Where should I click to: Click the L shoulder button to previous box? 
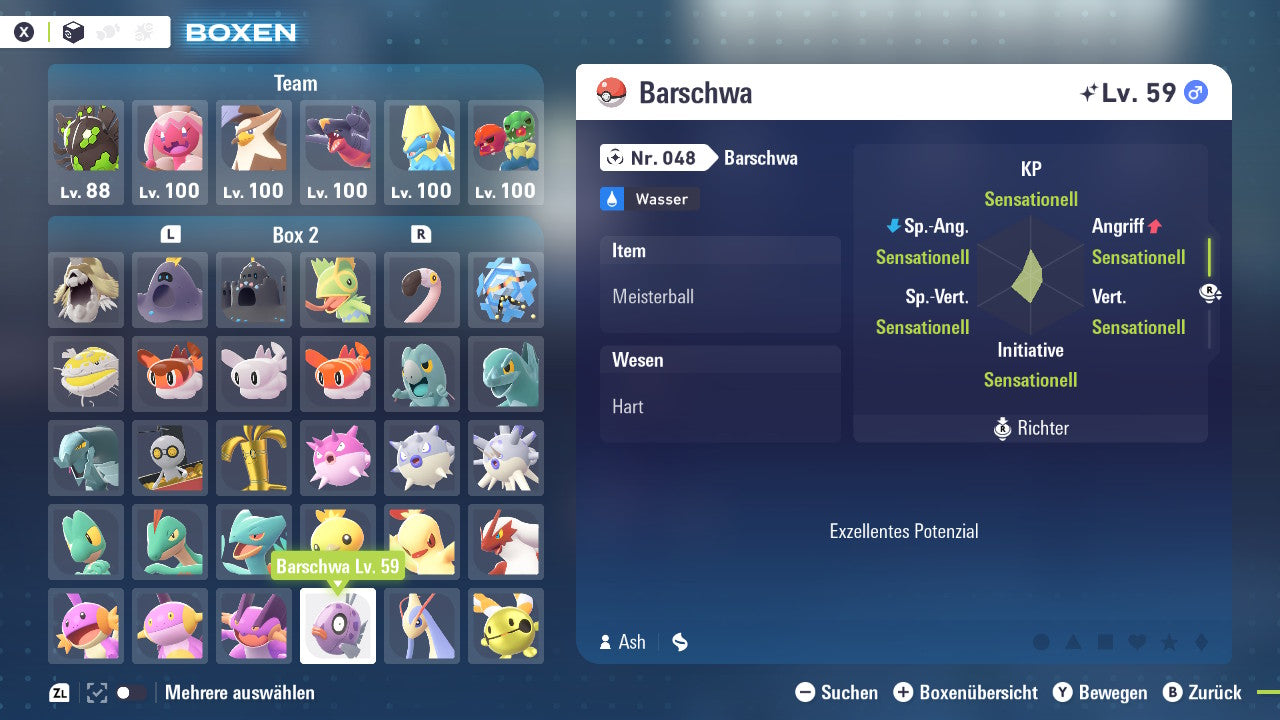pos(170,234)
